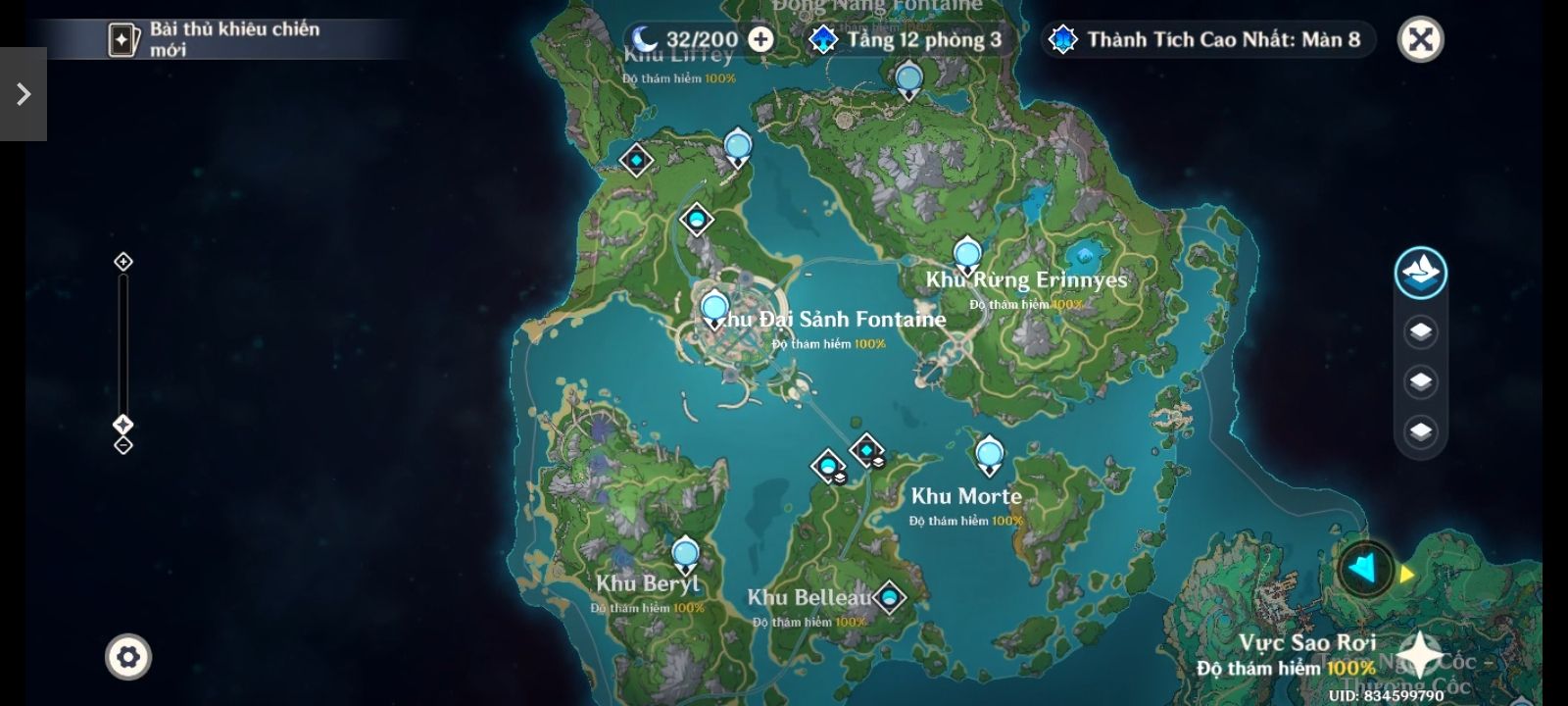Viewport: 1568px width, 706px height.
Task: Open the "Thành Tích Cao Nhất: Màn 8" entry
Action: click(1207, 39)
